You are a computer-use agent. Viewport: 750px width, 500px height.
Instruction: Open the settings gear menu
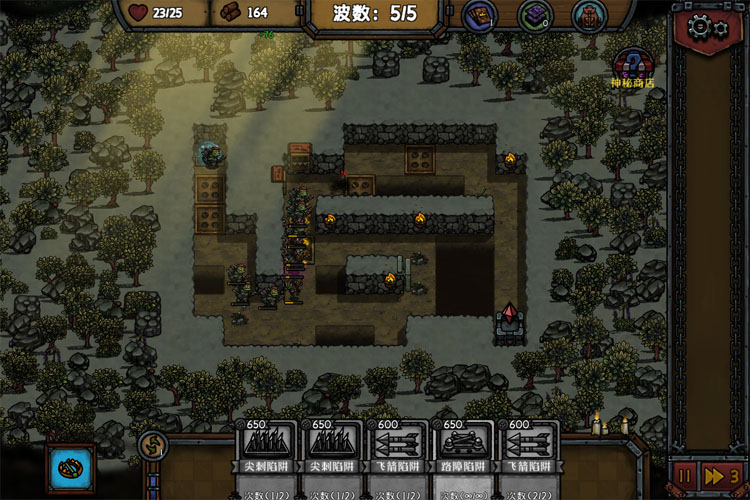coord(707,26)
